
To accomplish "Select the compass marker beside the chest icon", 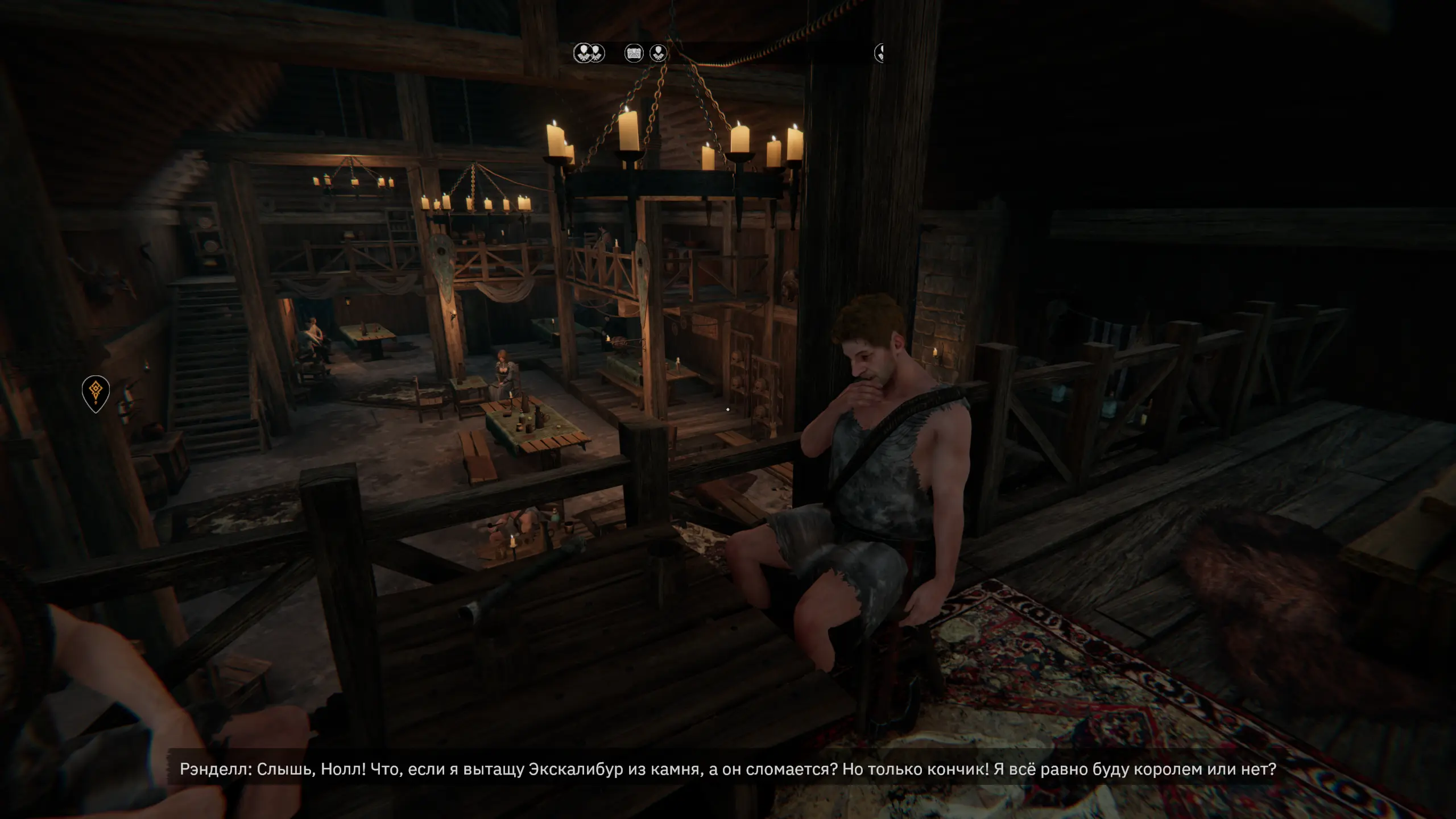I will tap(658, 53).
